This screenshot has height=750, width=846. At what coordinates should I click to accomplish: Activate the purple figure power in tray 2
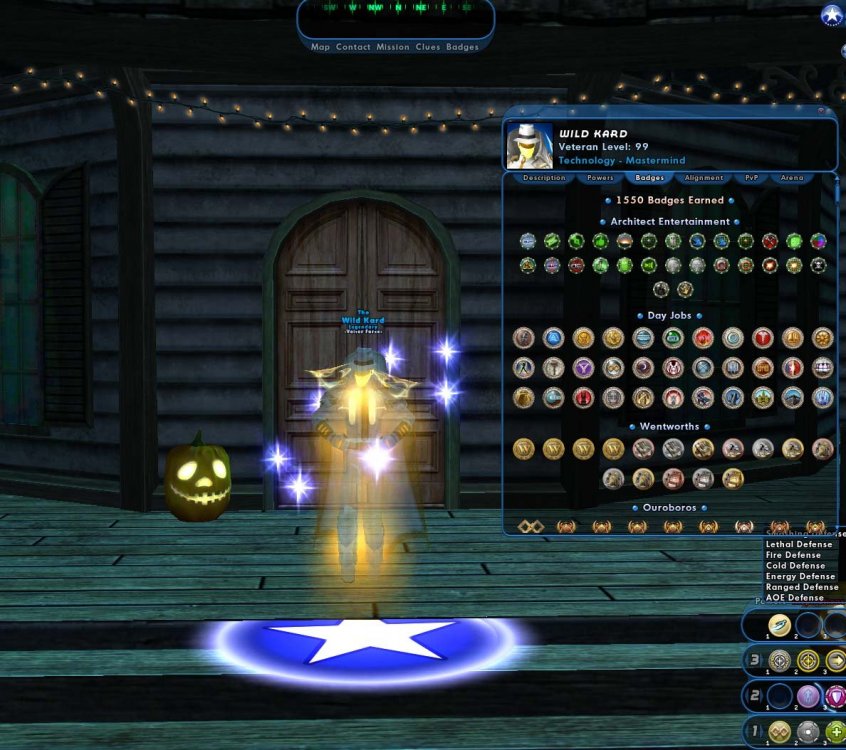pyautogui.click(x=808, y=696)
